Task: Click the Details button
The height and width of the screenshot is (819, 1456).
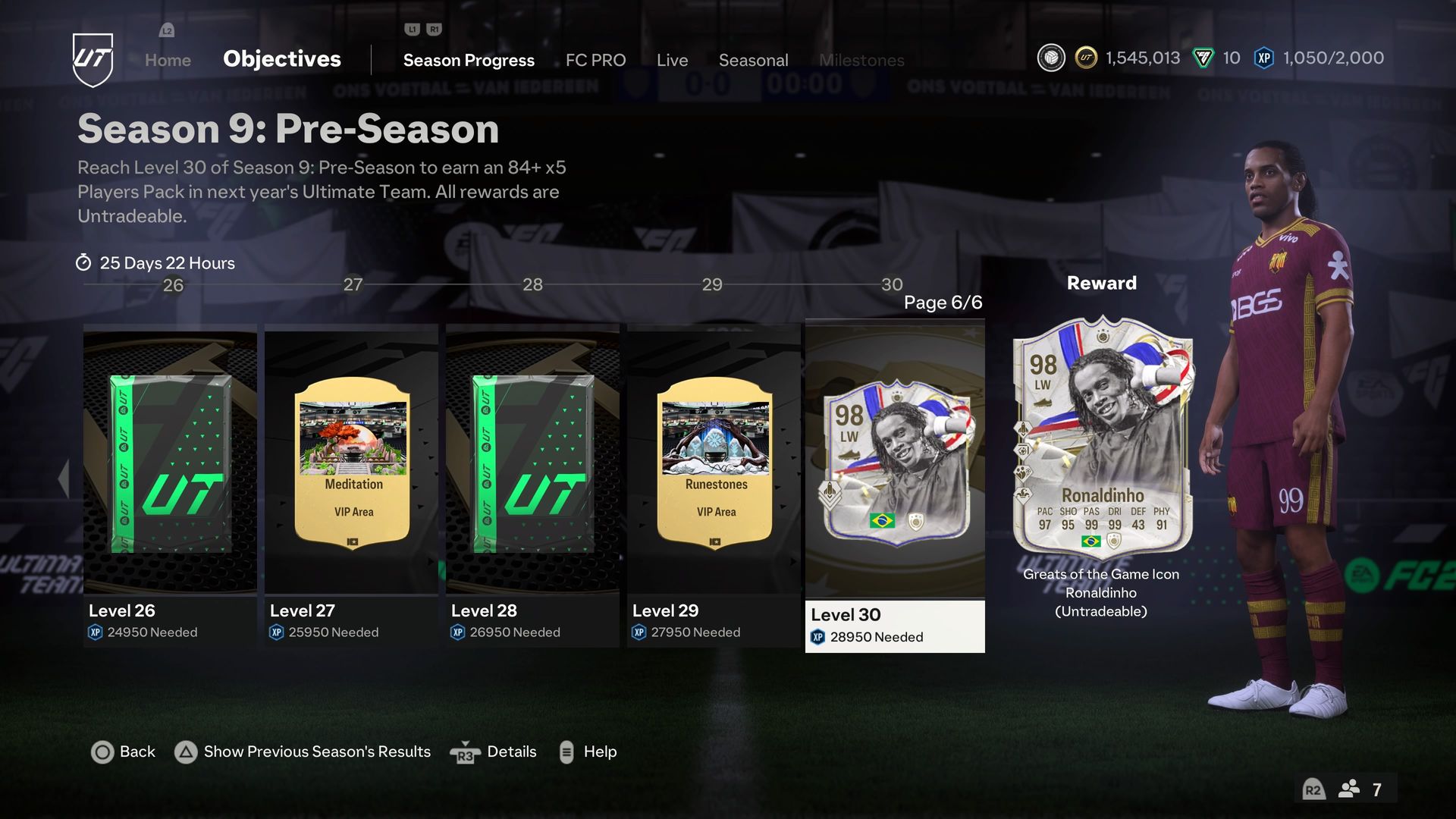Action: tap(512, 752)
